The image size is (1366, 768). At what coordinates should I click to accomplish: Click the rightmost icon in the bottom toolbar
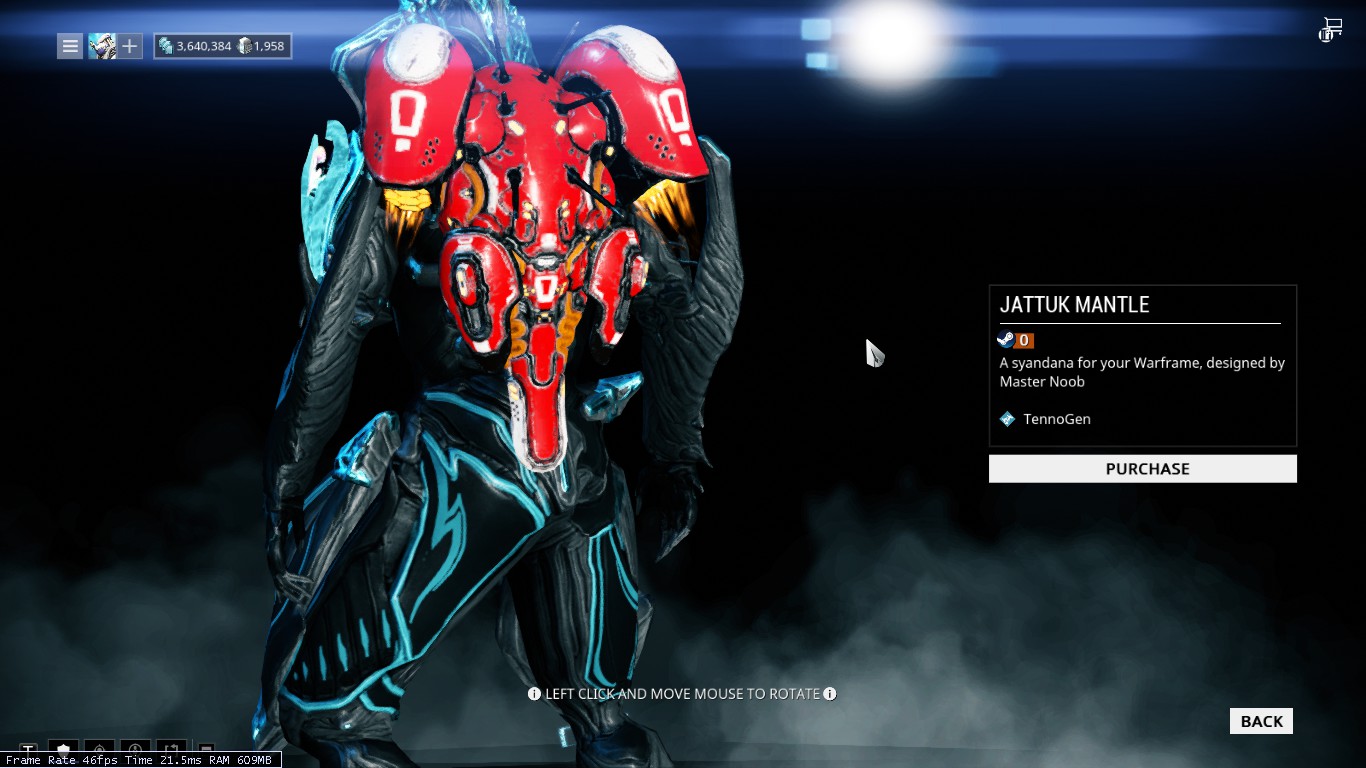pos(206,750)
